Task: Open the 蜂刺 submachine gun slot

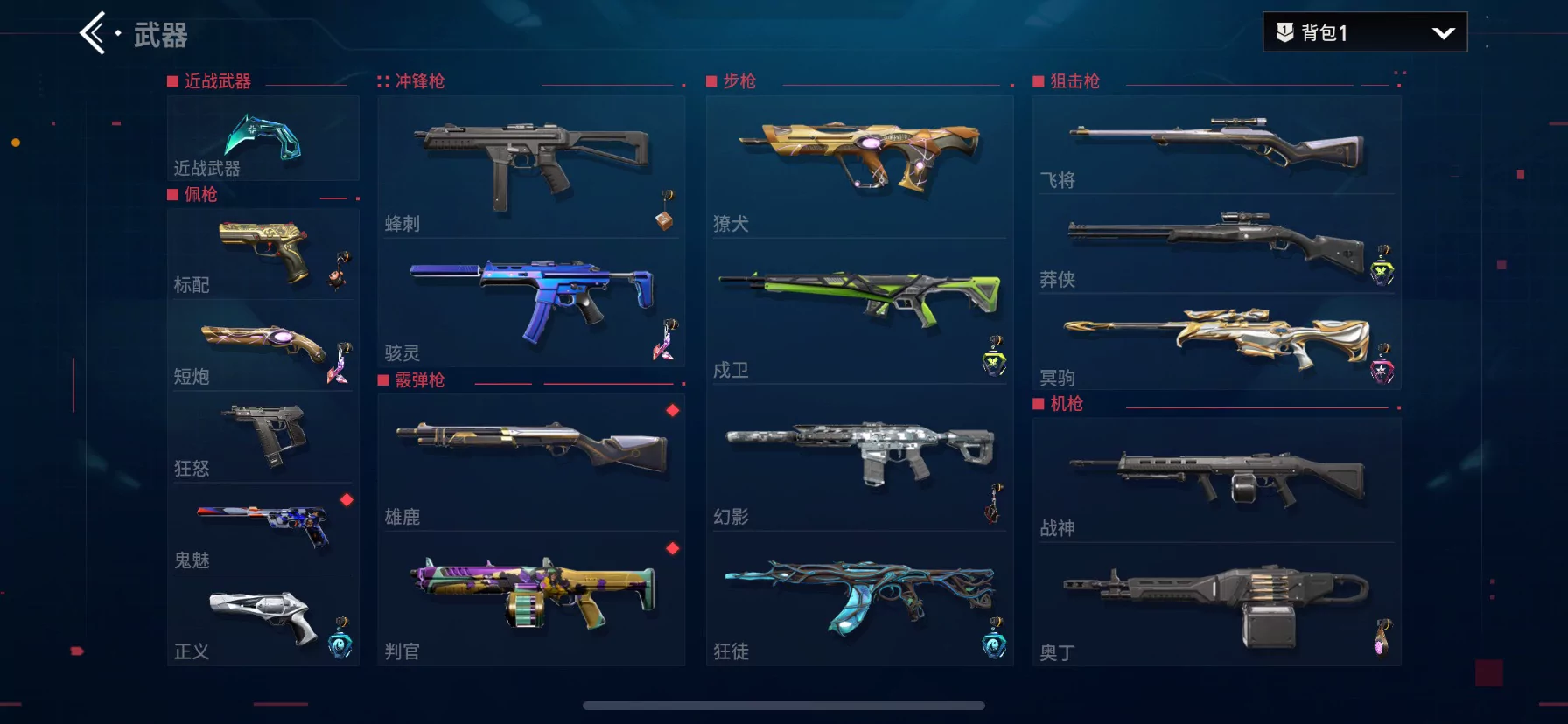Action: tap(530, 166)
